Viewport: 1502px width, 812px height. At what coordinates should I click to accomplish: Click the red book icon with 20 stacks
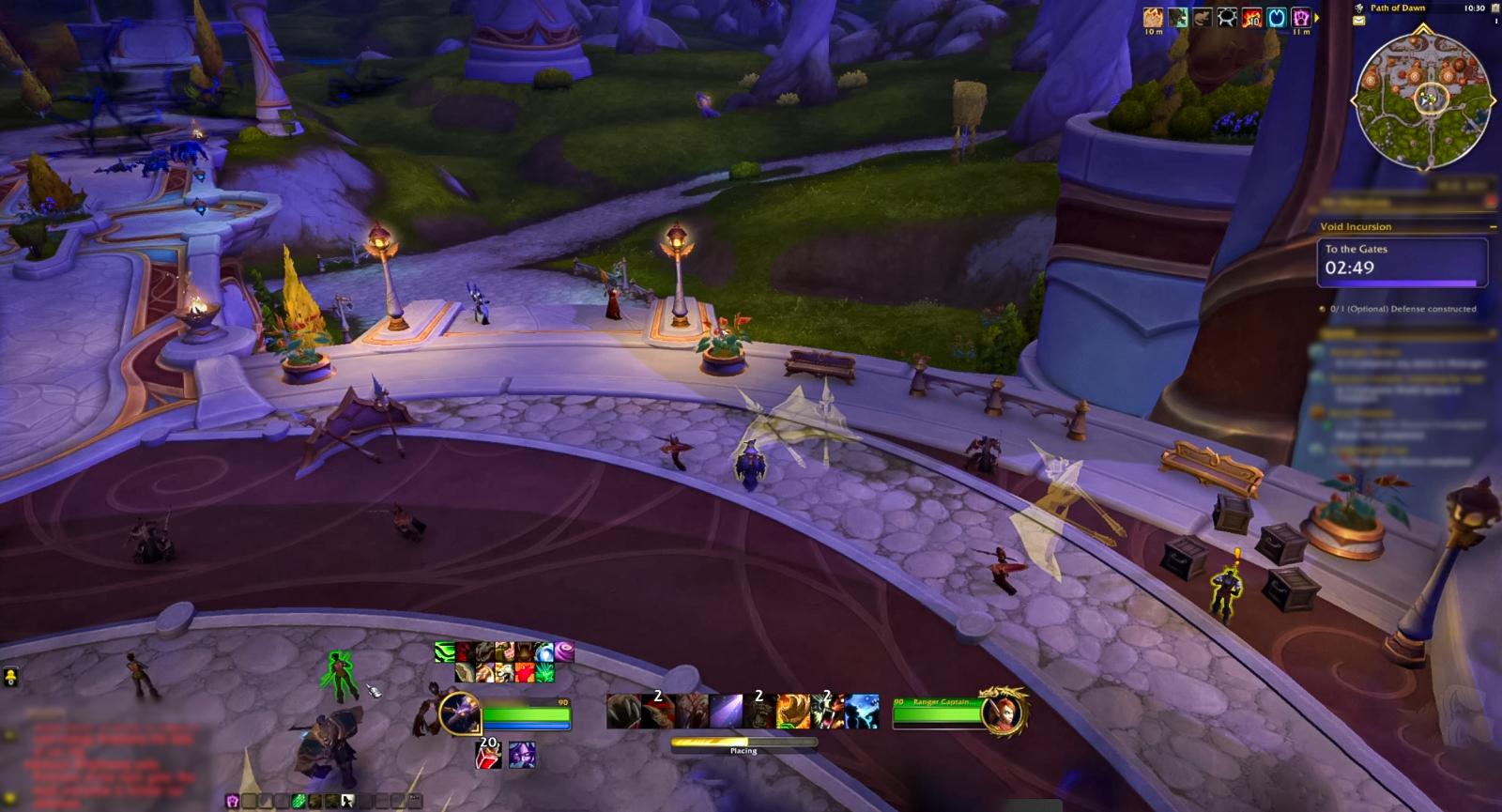pos(488,755)
